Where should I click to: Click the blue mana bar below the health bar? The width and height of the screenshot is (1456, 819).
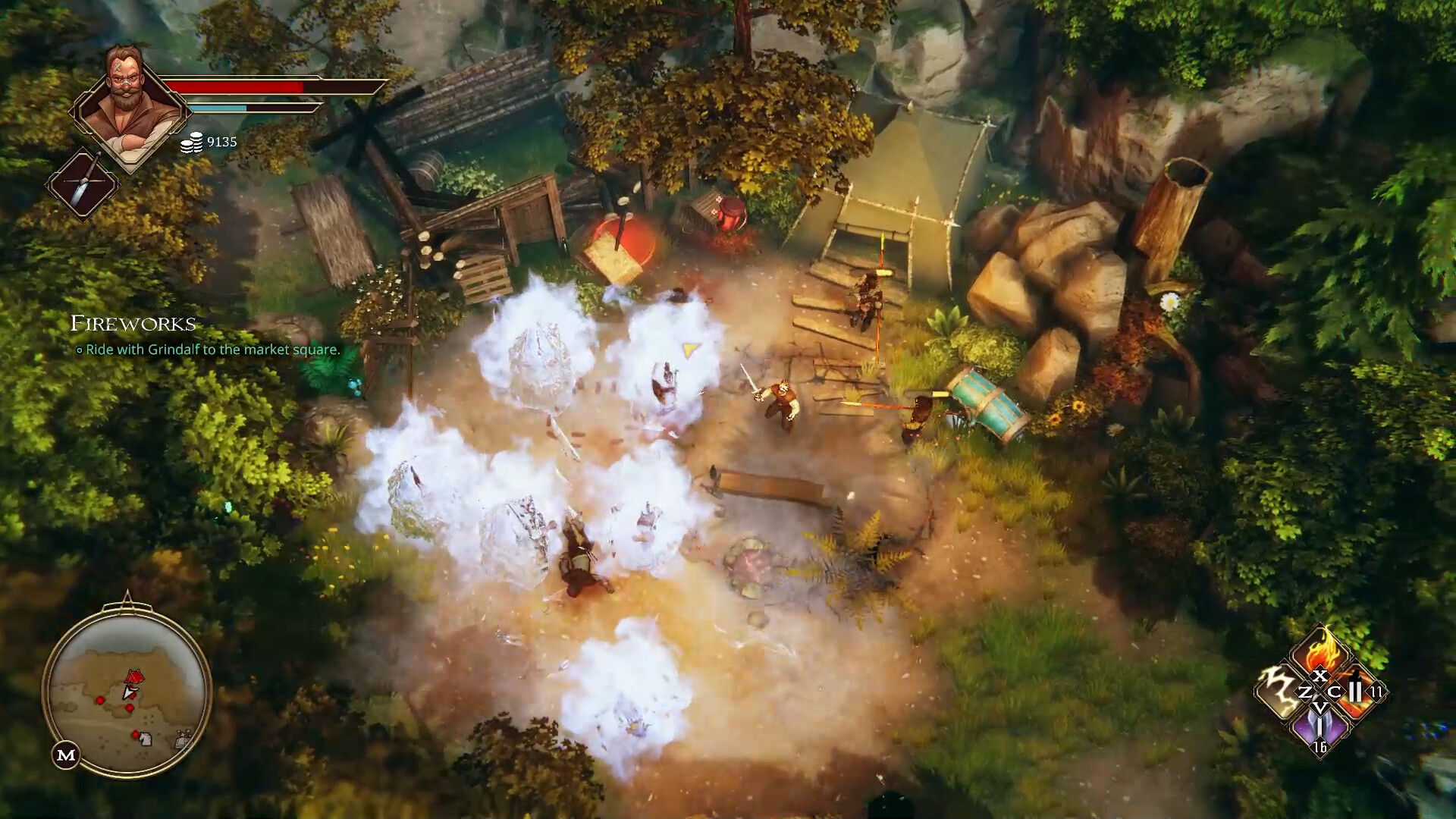point(220,107)
